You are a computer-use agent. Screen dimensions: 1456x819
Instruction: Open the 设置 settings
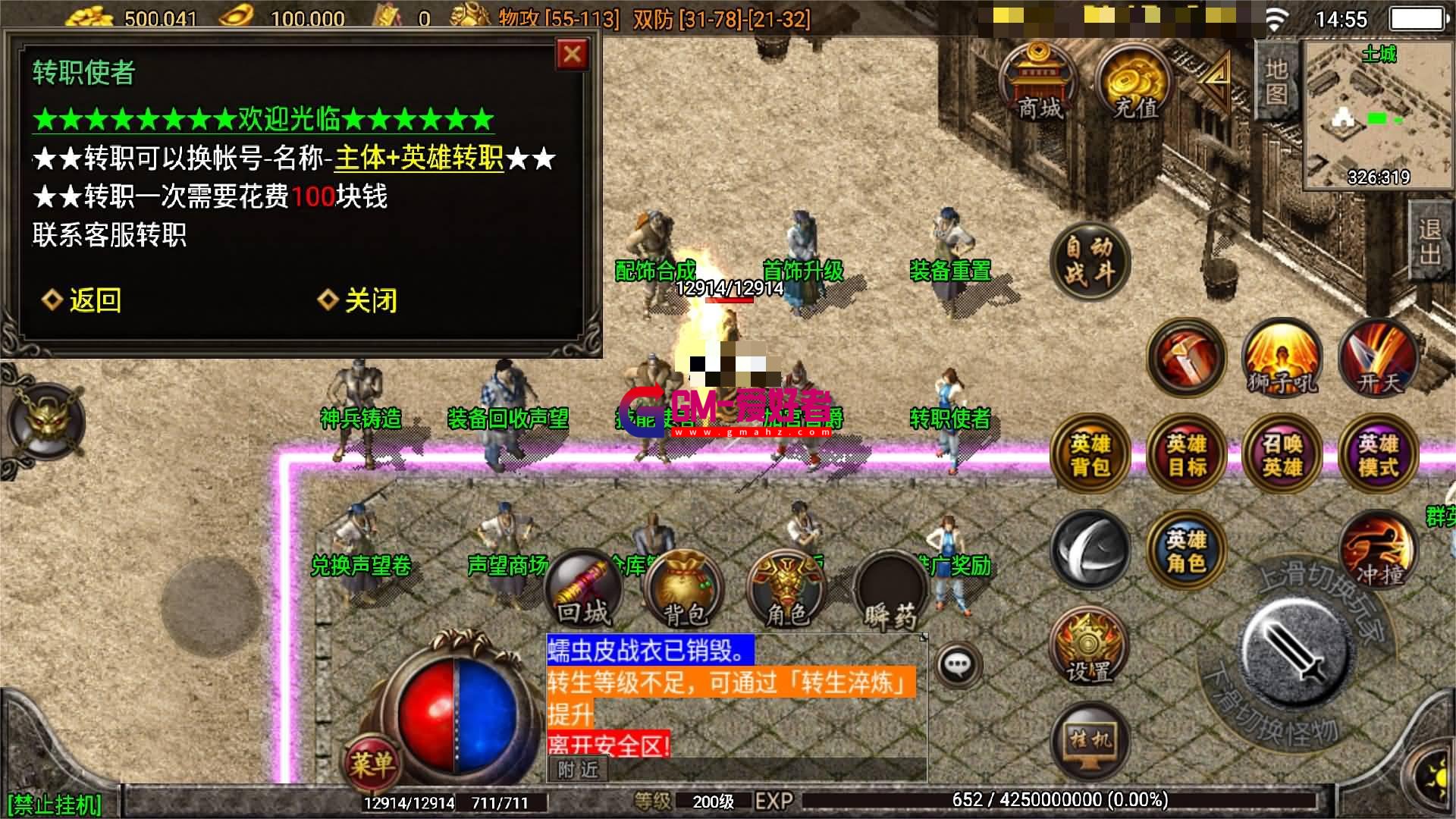(1089, 647)
